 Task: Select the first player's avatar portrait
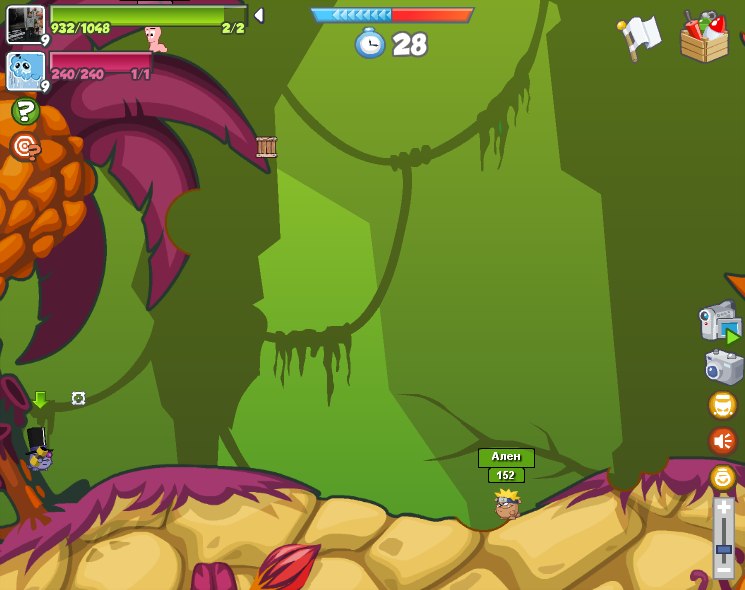(25, 24)
